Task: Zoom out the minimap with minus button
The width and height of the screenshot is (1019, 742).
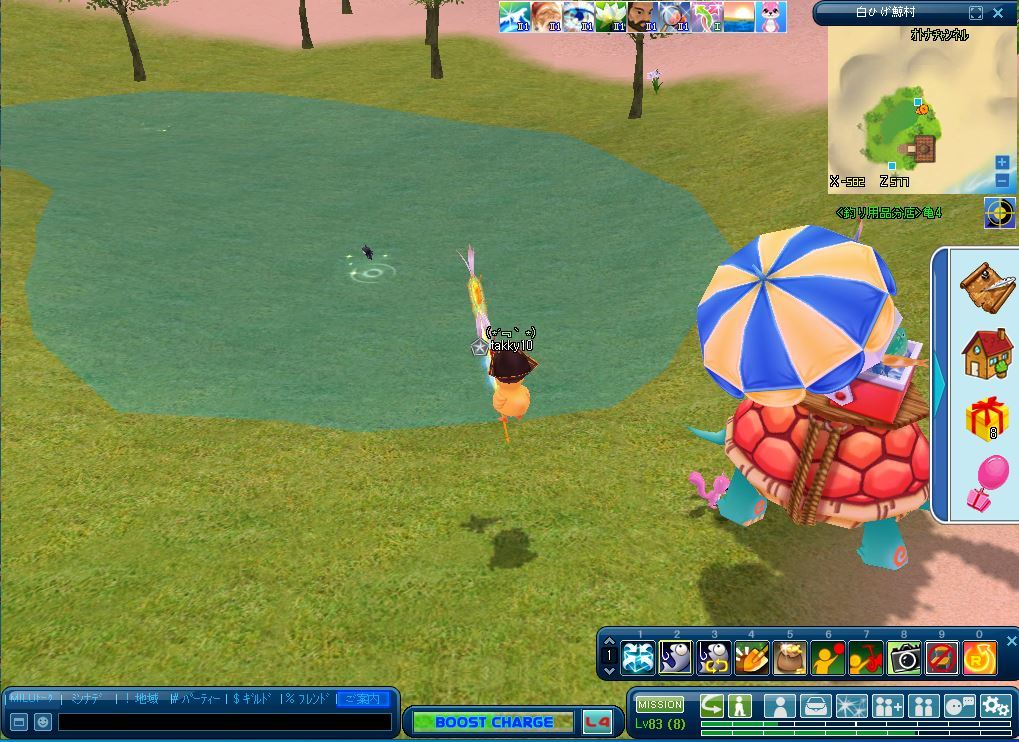Action: [x=1002, y=181]
